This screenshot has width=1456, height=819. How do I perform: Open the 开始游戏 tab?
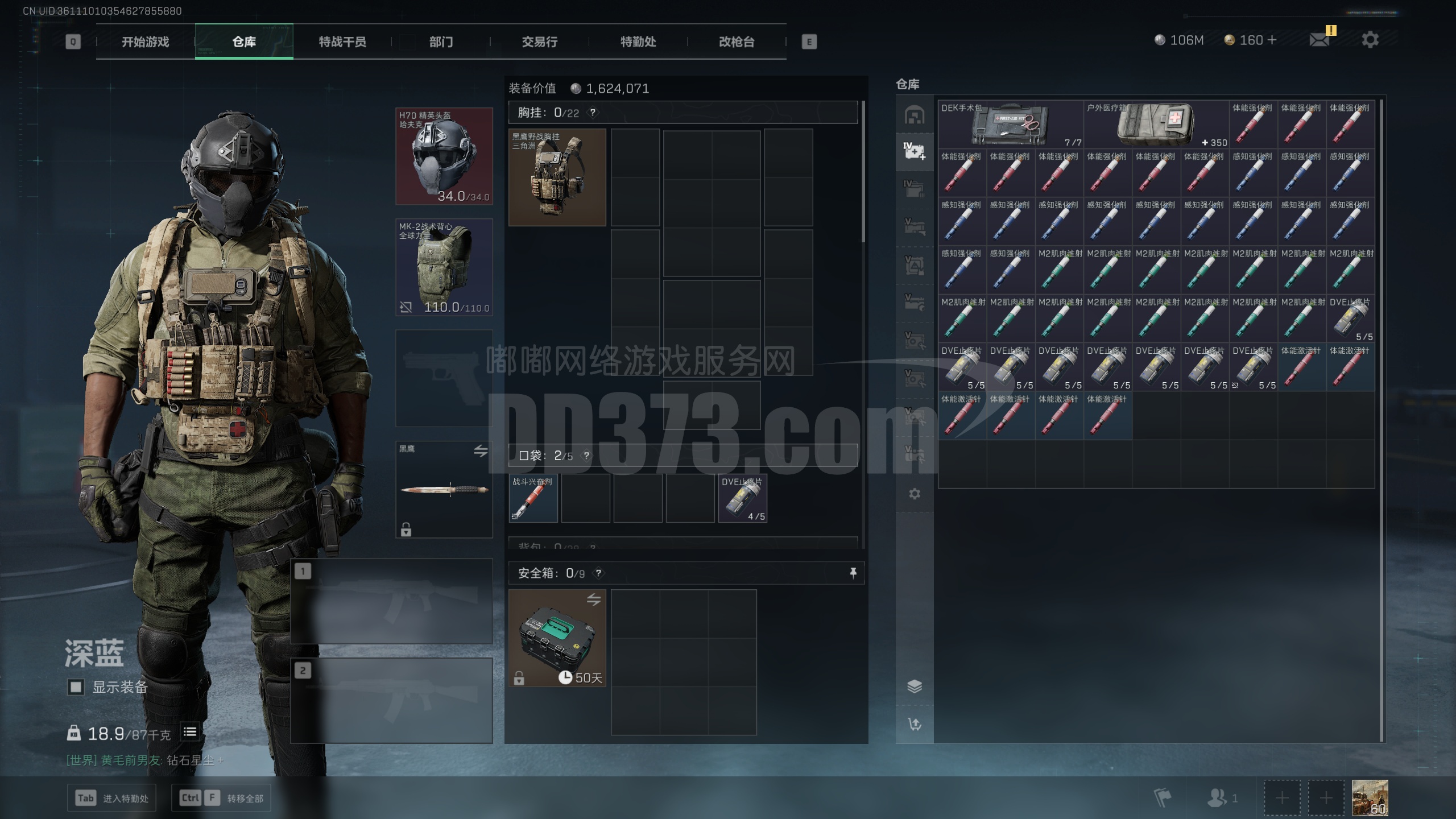pos(145,42)
